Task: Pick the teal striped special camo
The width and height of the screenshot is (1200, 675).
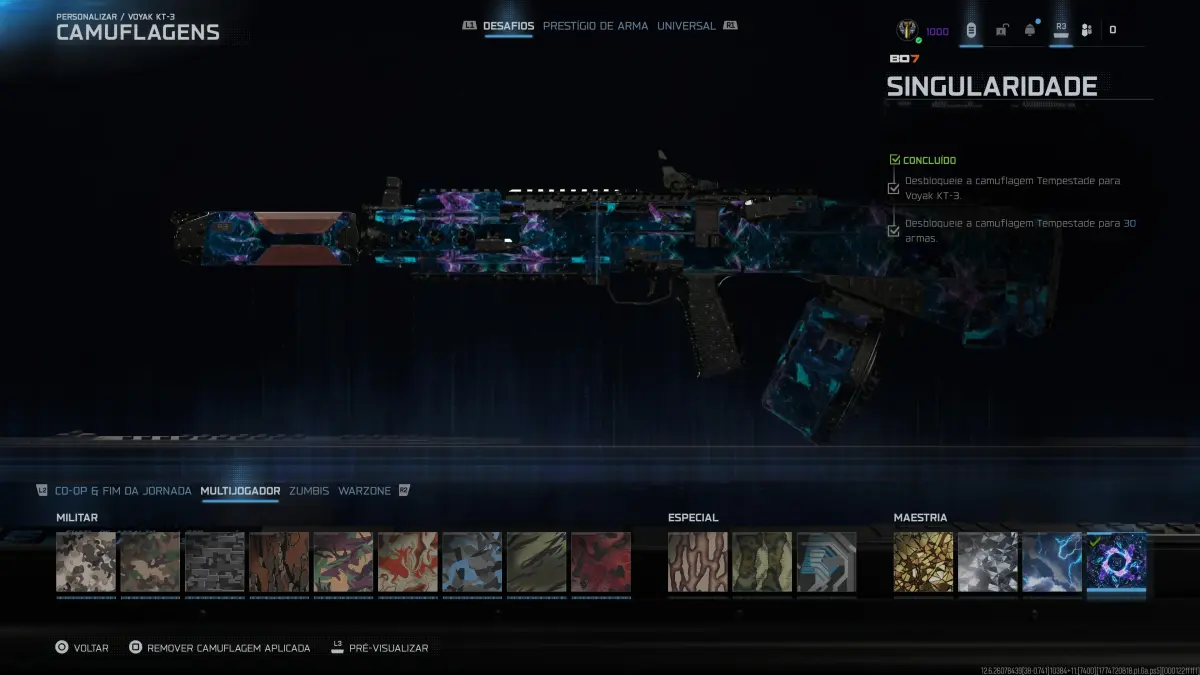Action: [826, 562]
